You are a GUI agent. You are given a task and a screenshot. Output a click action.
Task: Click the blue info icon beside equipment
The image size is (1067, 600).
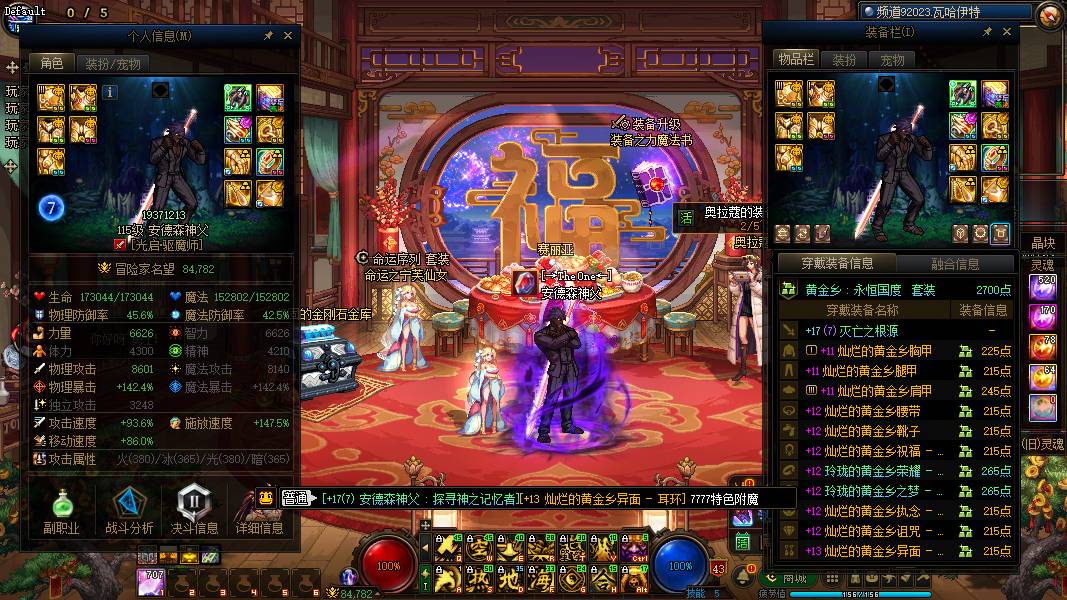click(110, 92)
